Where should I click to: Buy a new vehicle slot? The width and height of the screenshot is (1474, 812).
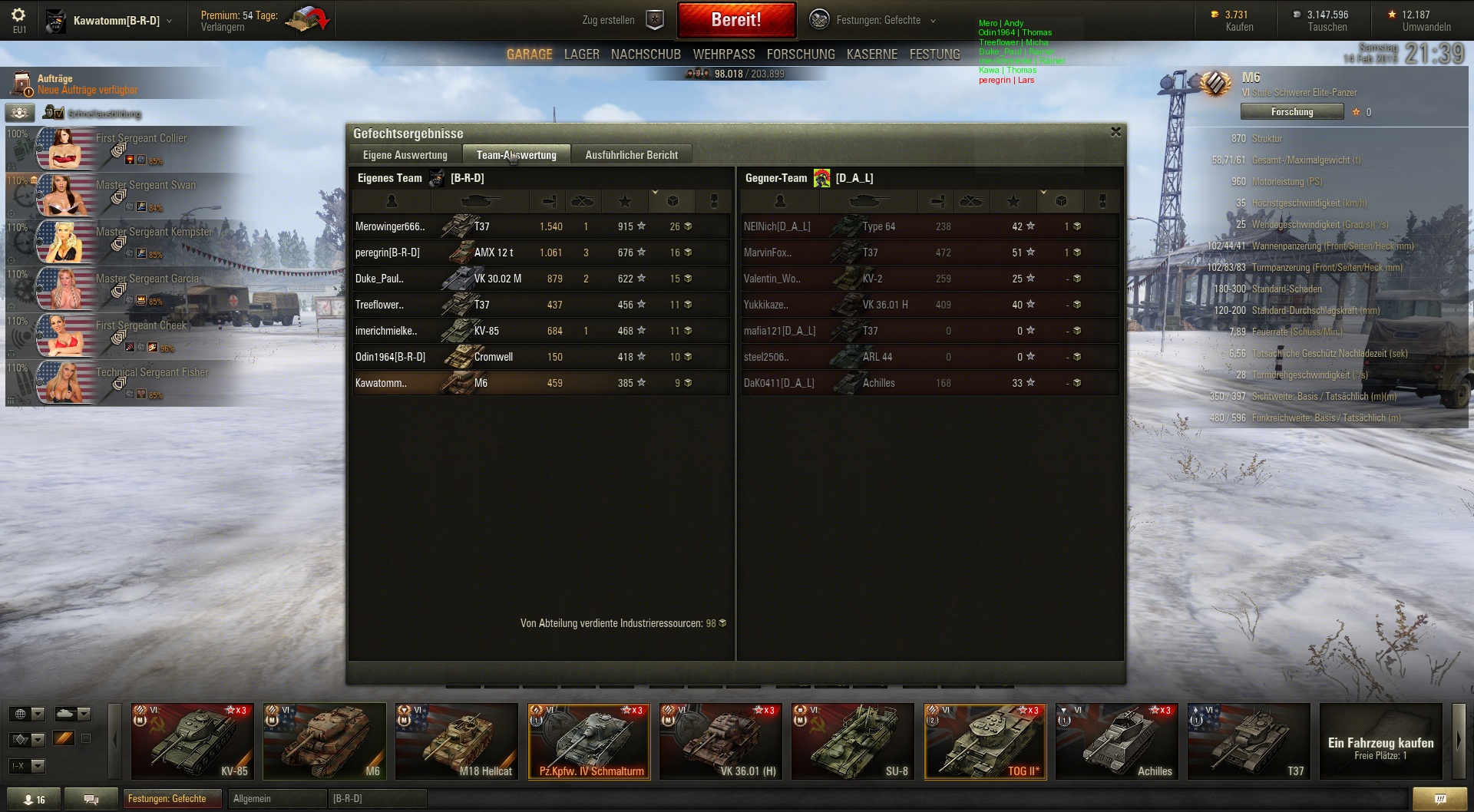1380,741
